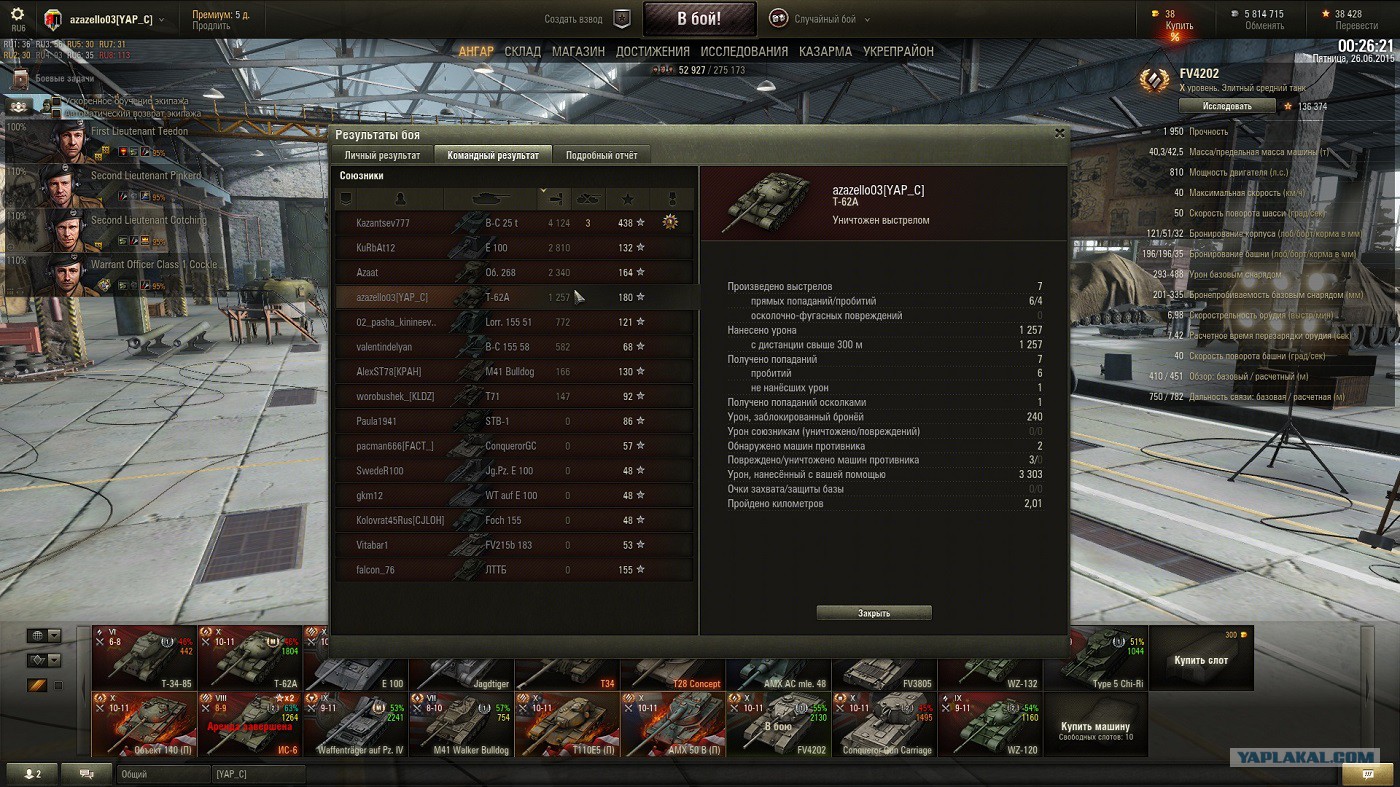1400x787 pixels.
Task: Close the results window with the X
Action: (x=1060, y=133)
